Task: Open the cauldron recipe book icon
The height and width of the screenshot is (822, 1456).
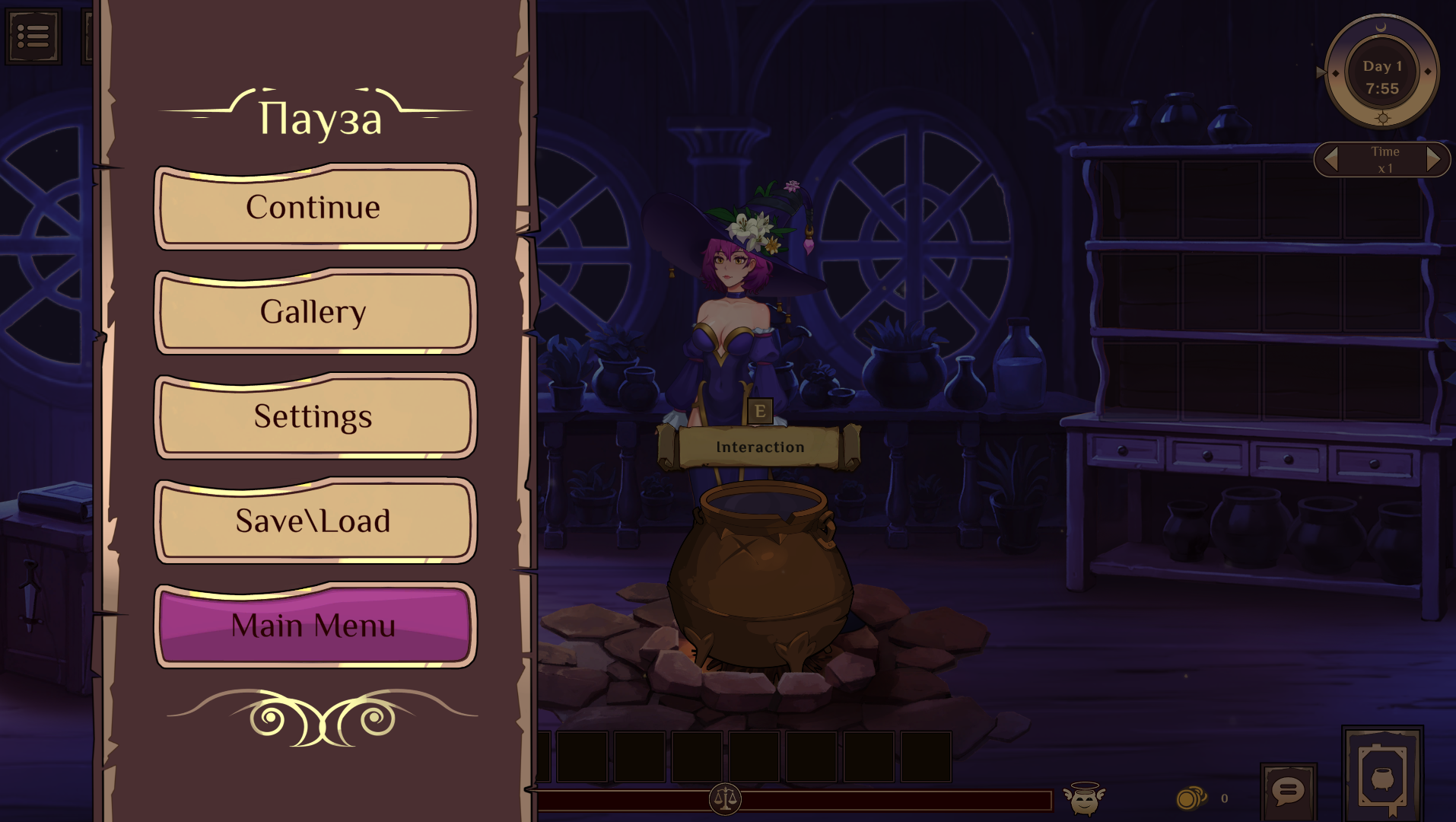Action: [1382, 775]
